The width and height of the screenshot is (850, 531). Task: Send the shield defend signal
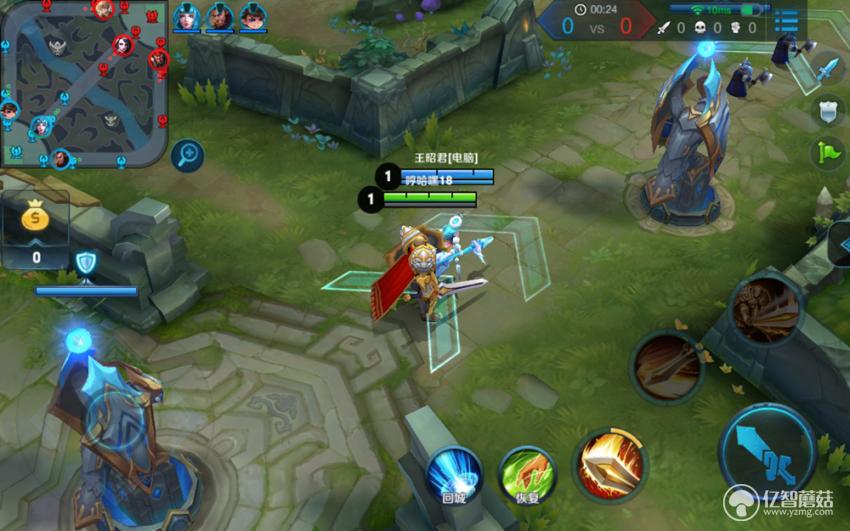(x=828, y=111)
